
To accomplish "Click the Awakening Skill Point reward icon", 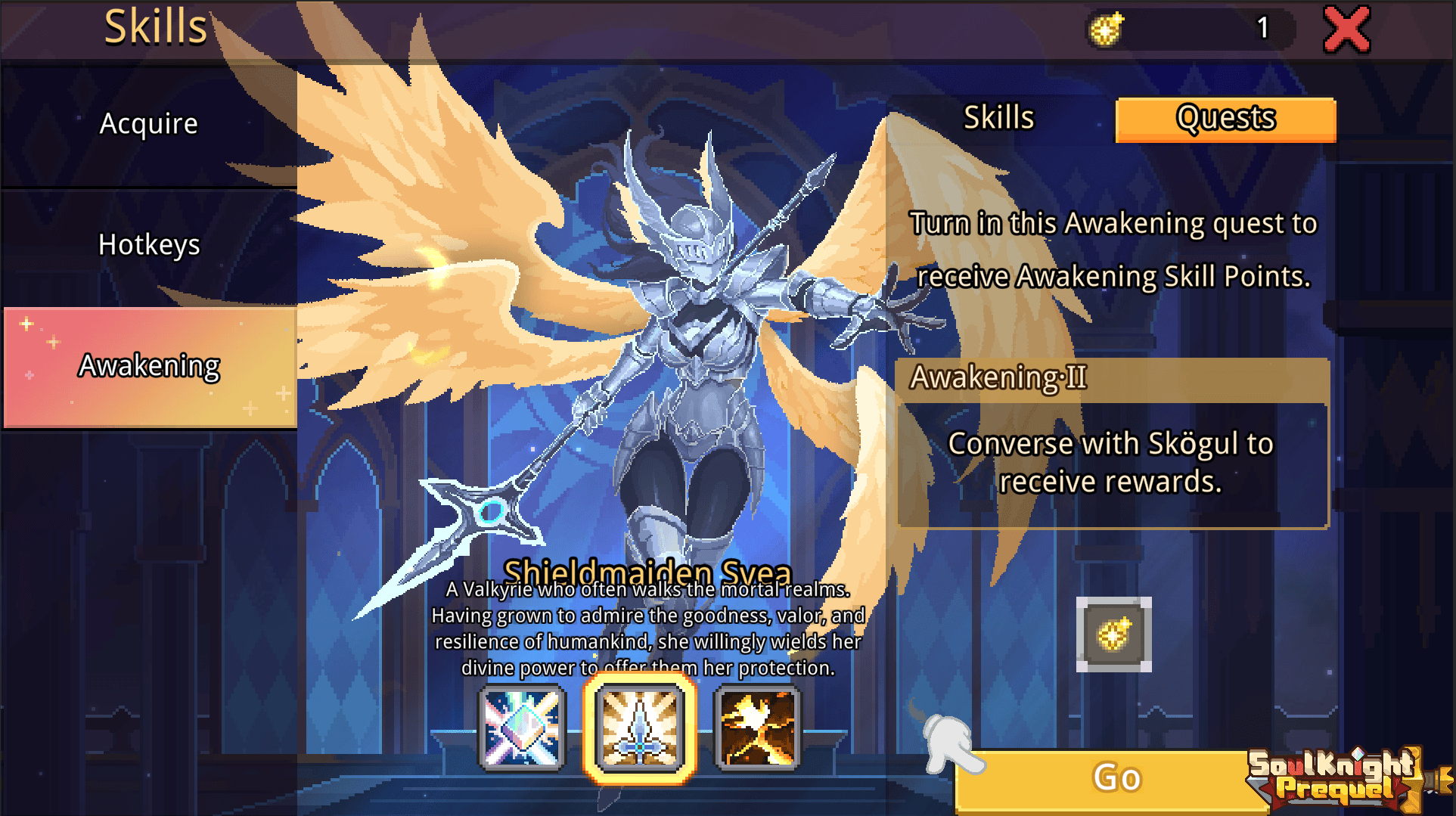I will 1113,634.
